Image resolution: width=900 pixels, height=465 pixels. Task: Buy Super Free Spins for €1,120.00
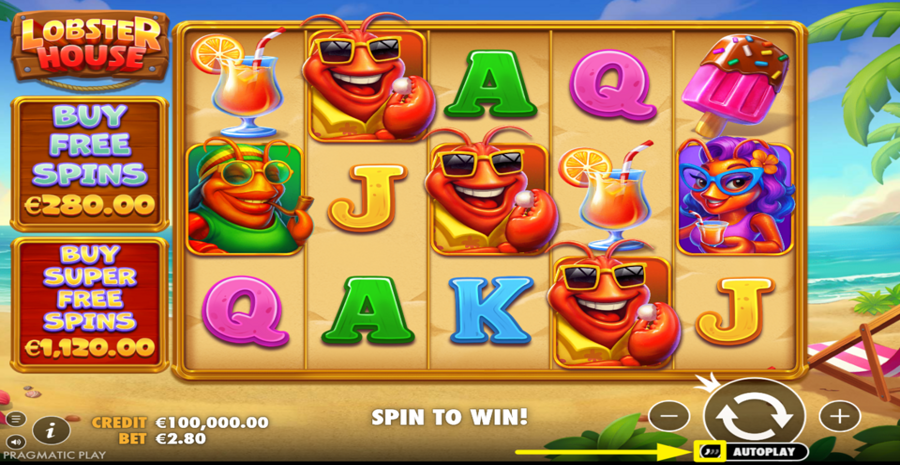pos(89,303)
